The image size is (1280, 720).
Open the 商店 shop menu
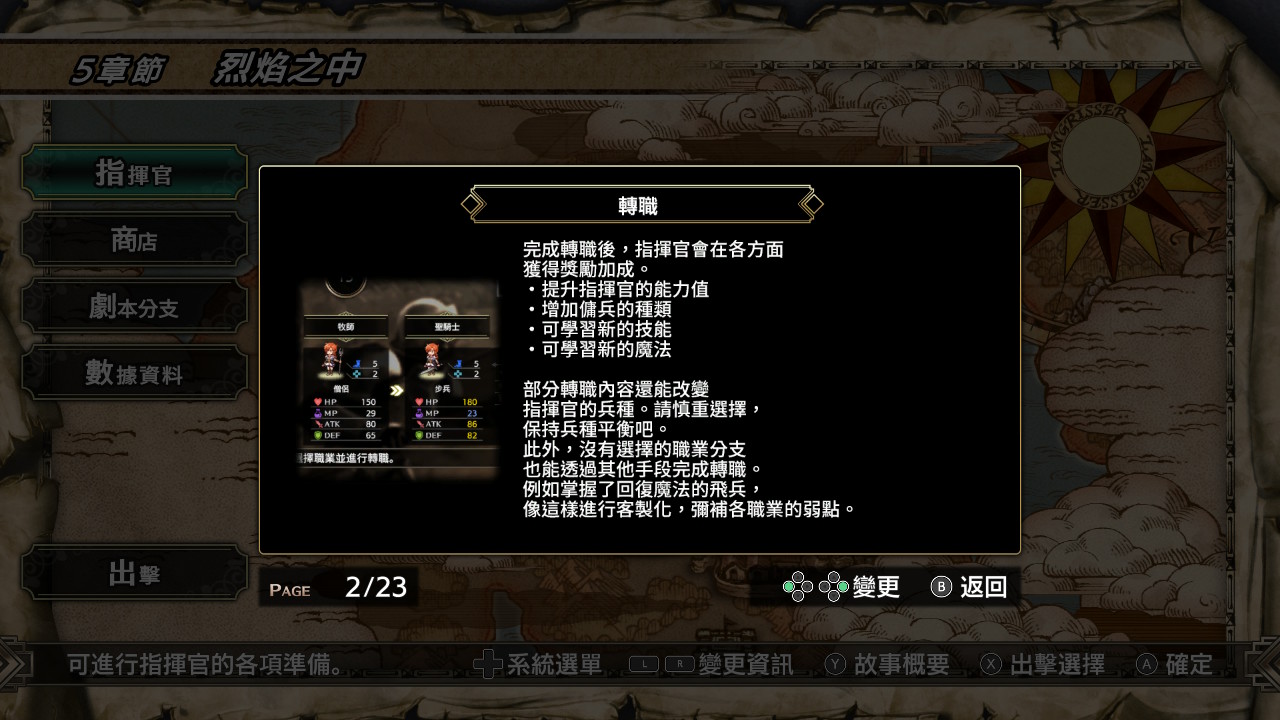click(134, 240)
